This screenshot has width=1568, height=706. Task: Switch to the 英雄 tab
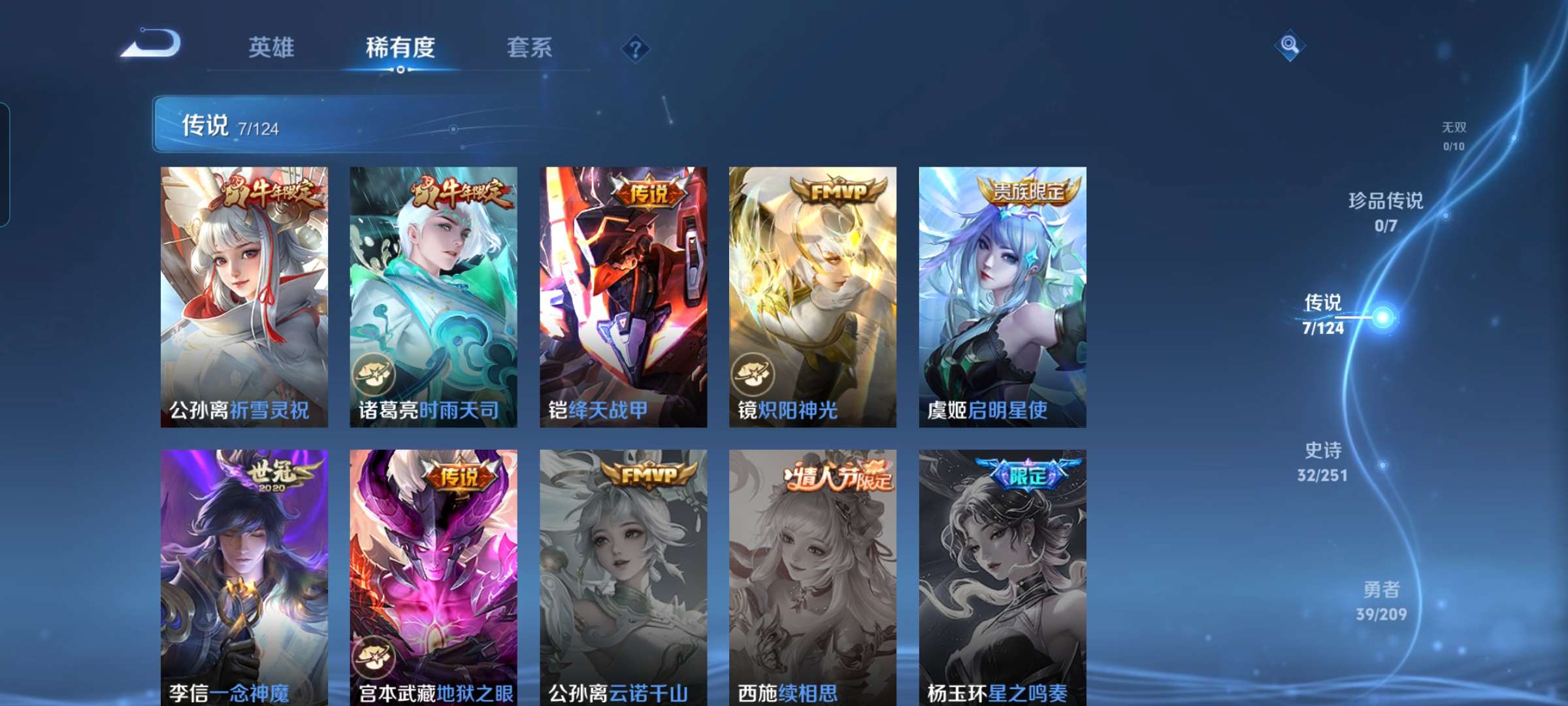271,47
